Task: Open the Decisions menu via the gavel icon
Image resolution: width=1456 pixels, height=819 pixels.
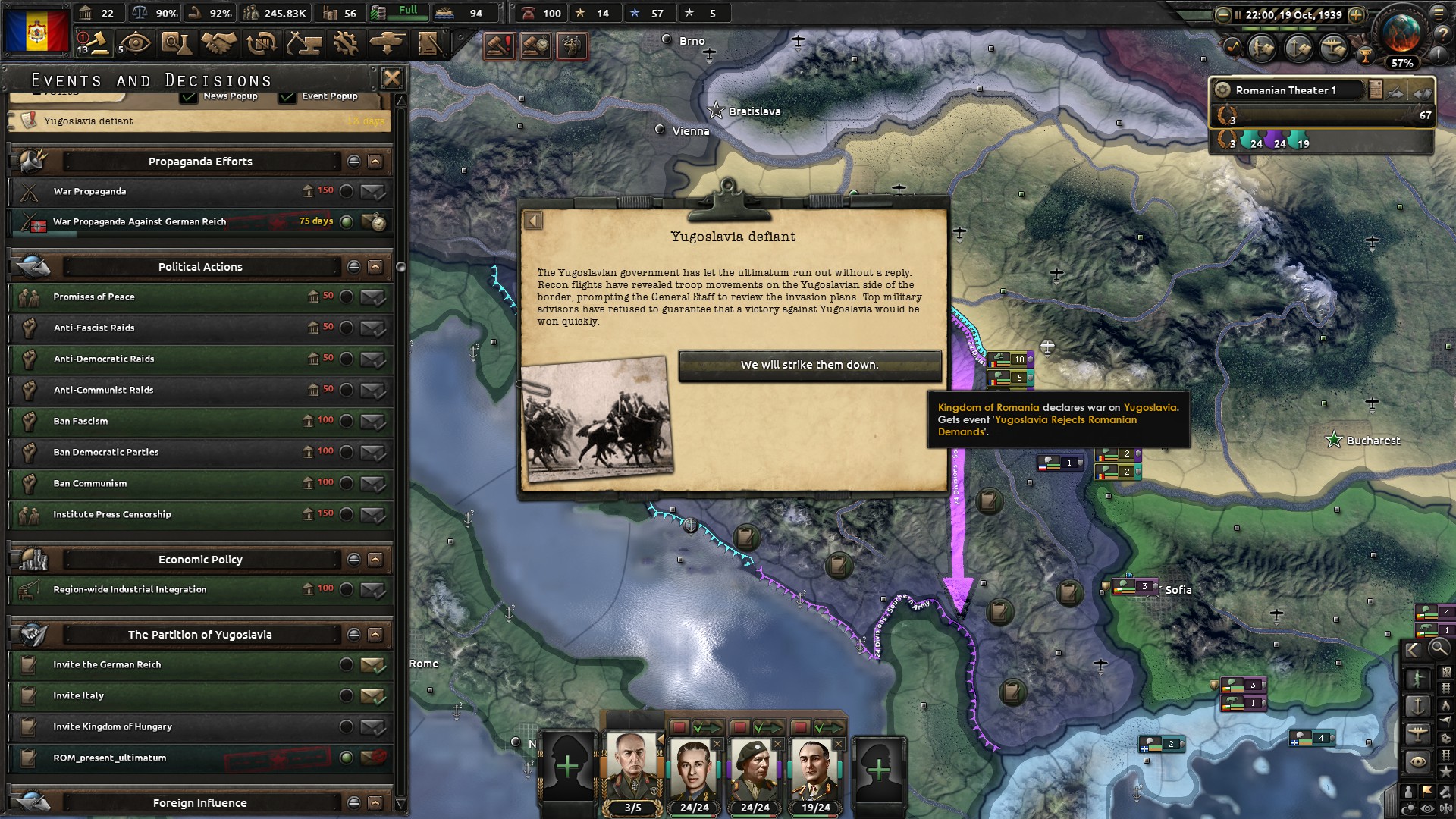Action: pyautogui.click(x=99, y=43)
